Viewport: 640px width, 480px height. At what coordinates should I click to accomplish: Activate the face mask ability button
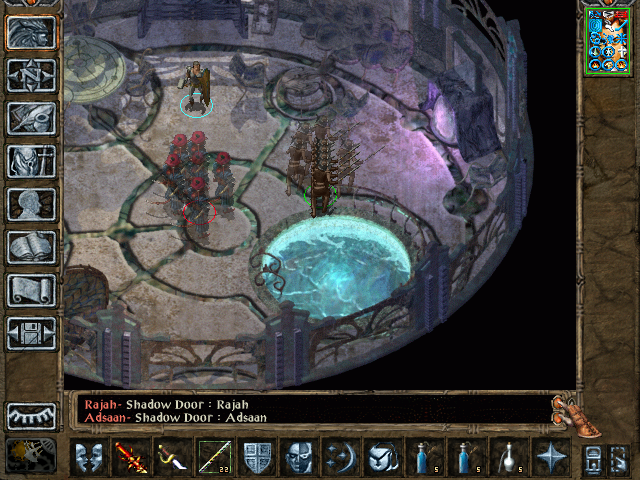[299, 458]
